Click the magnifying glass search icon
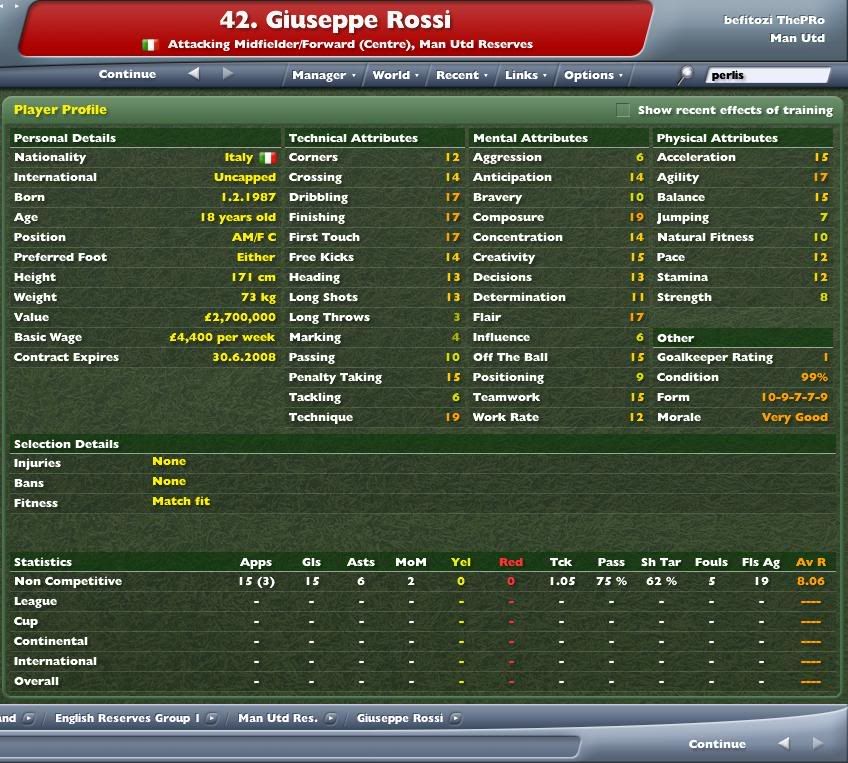Viewport: 848px width, 763px height. (x=686, y=74)
